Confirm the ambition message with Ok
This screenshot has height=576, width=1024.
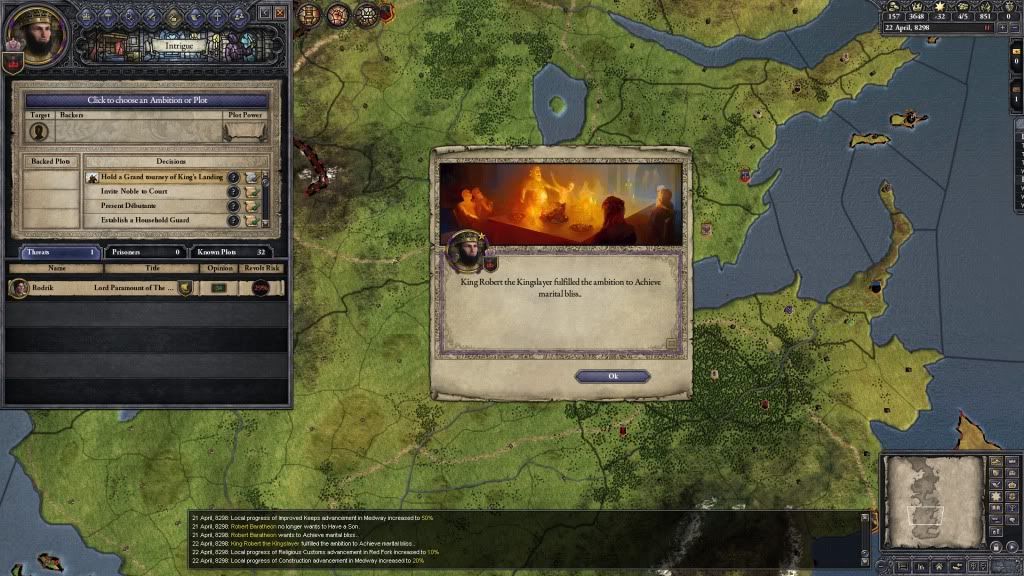click(x=612, y=376)
